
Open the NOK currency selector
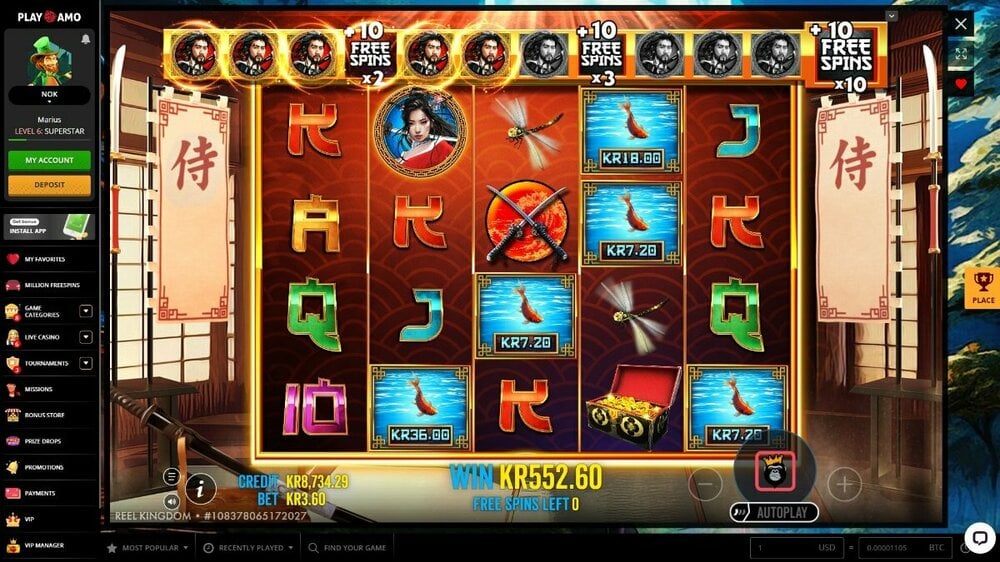pos(49,96)
